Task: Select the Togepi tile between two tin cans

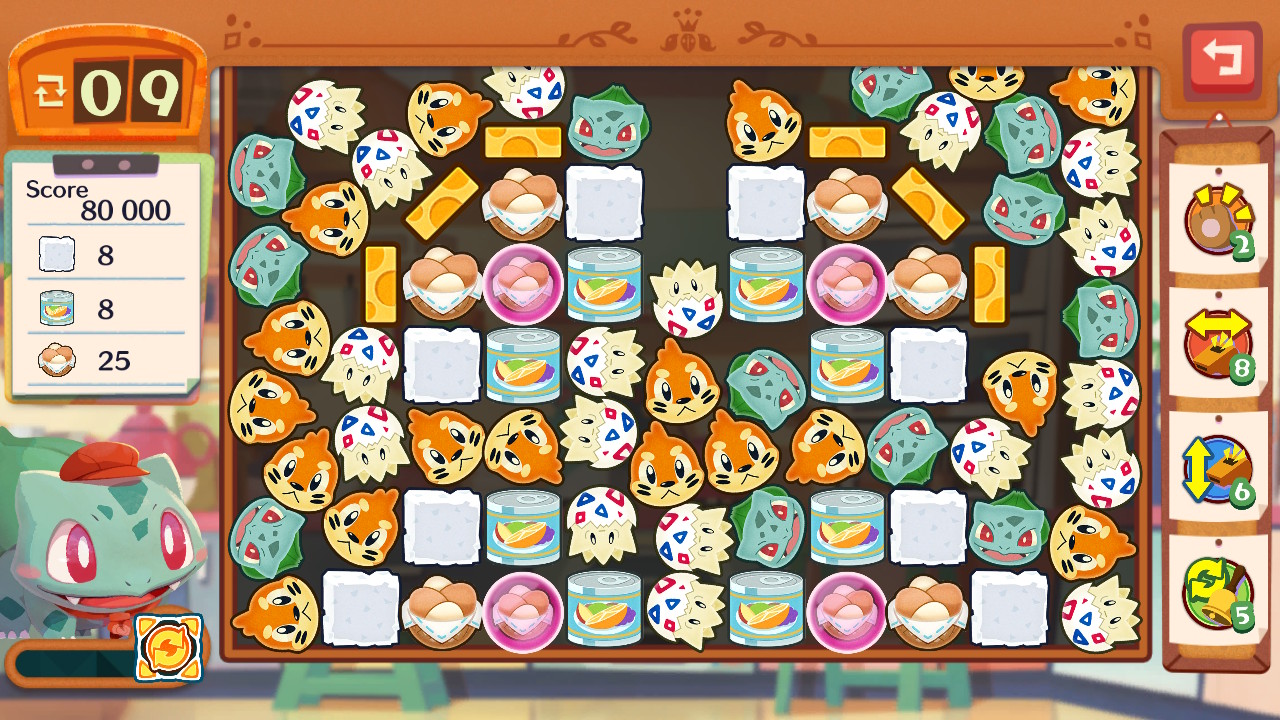Action: click(686, 297)
